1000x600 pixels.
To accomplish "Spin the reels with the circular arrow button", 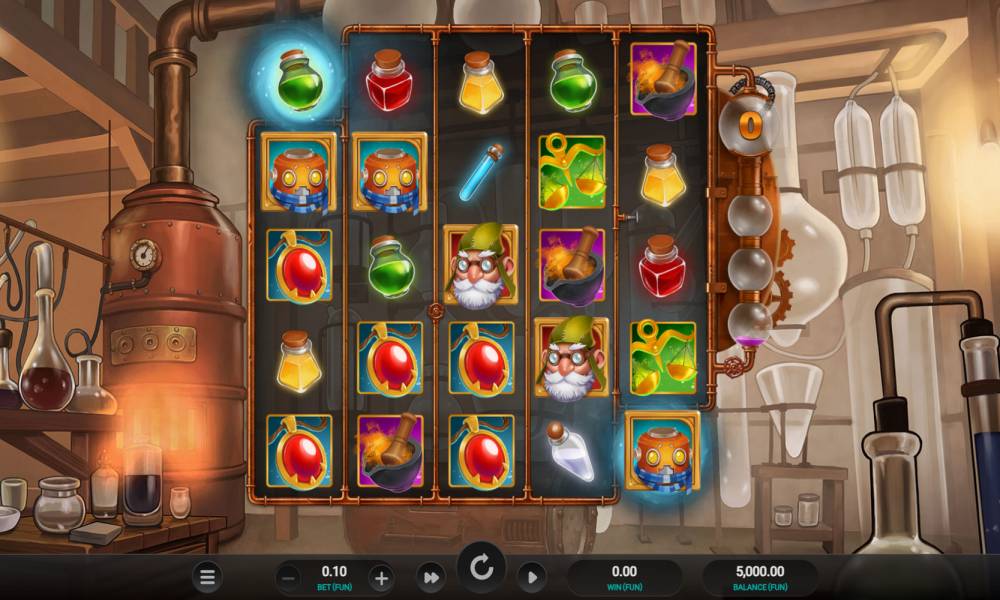I will pyautogui.click(x=481, y=570).
